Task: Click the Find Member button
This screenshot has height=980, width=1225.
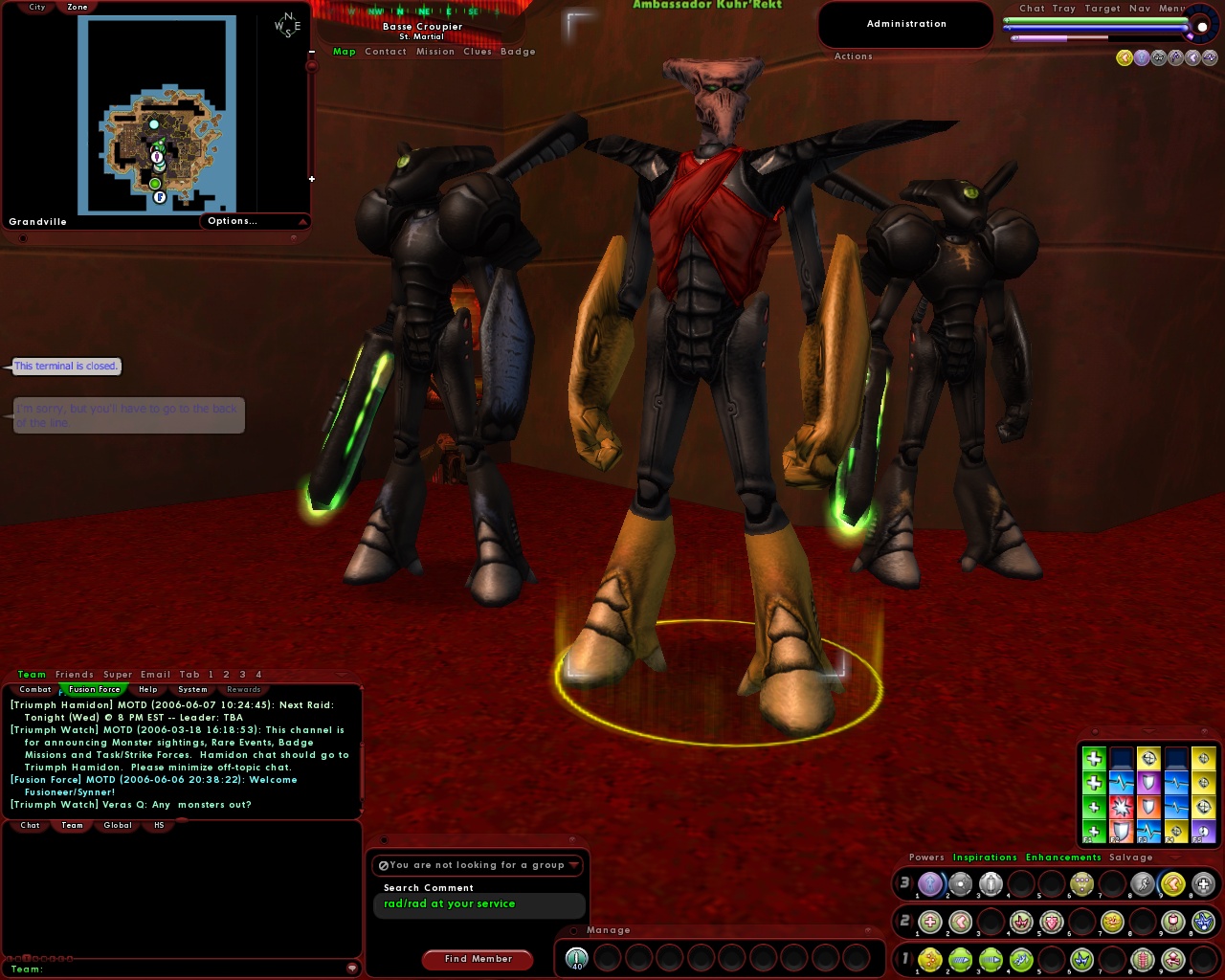Action: [x=478, y=959]
